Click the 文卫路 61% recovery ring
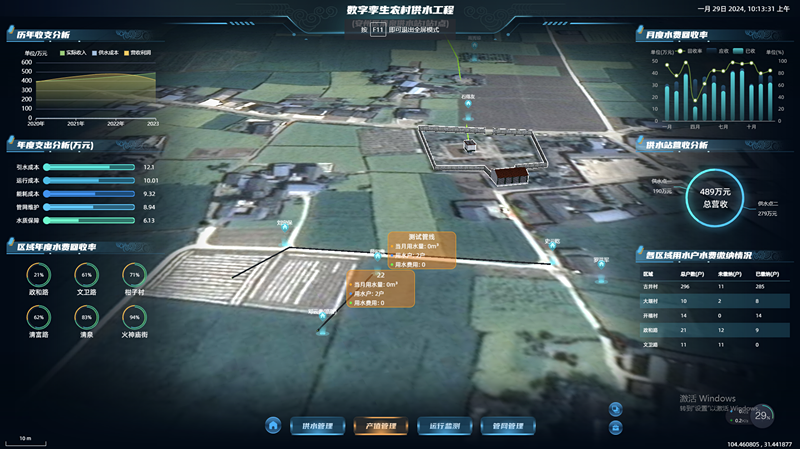 coord(86,274)
